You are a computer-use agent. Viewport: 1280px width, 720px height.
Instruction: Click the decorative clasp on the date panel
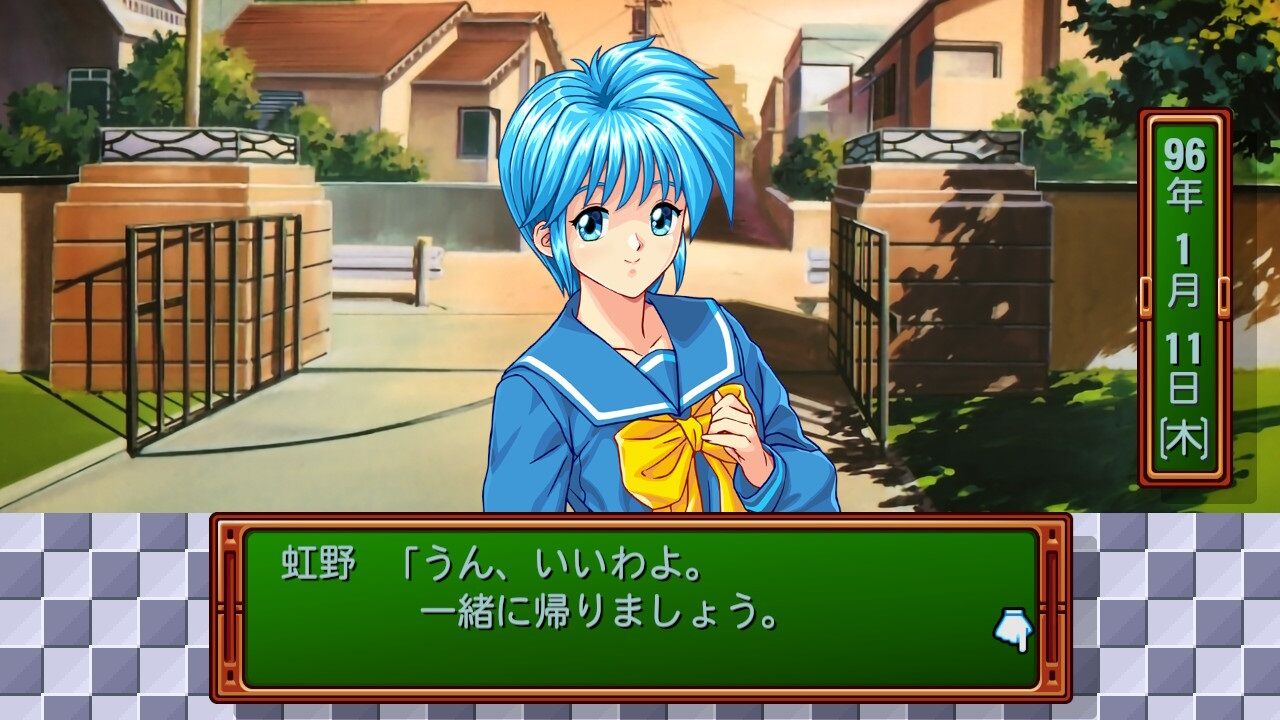coord(1146,295)
